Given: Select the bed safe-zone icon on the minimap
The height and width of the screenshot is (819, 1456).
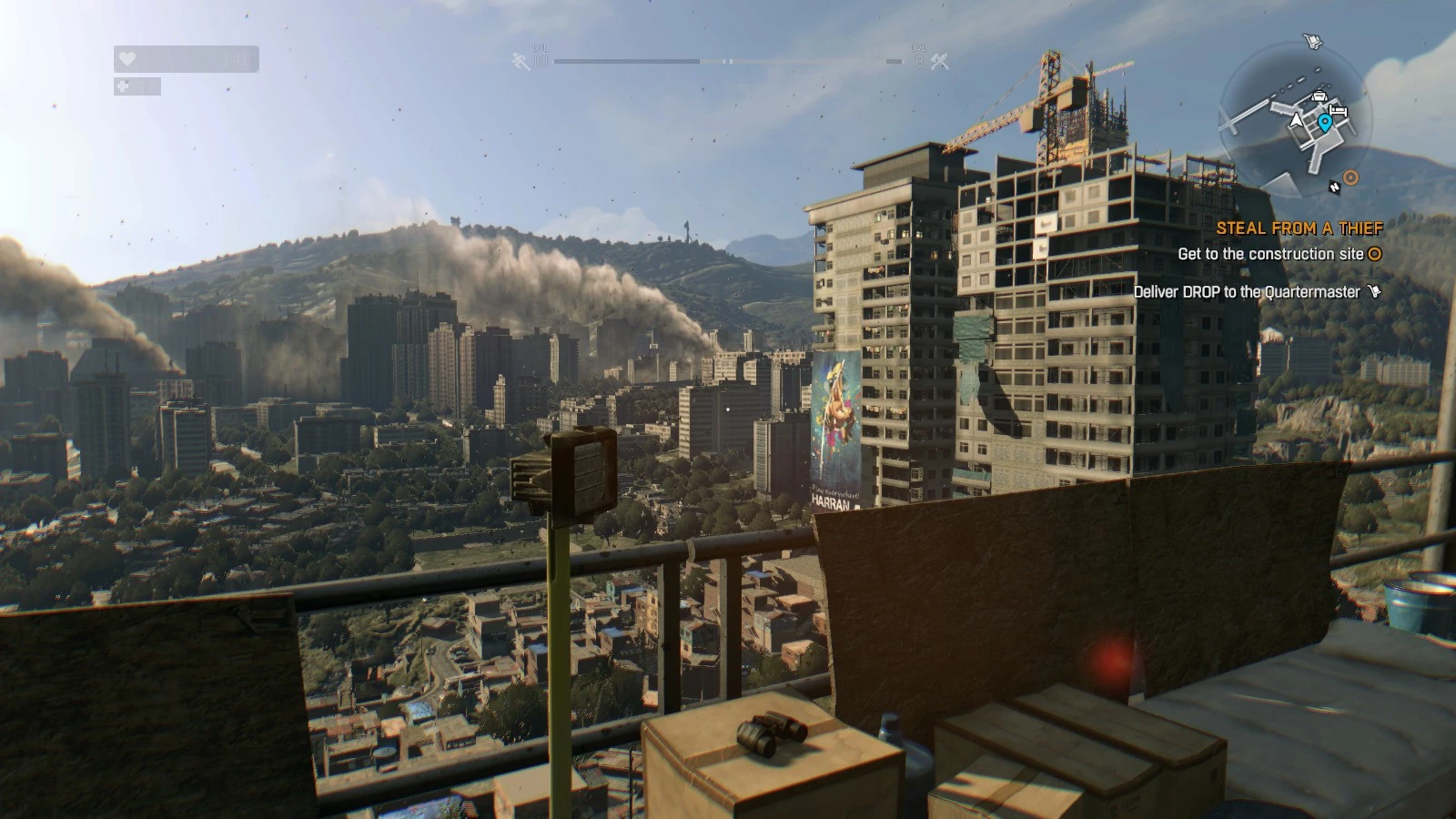Looking at the screenshot, I should tap(1338, 110).
